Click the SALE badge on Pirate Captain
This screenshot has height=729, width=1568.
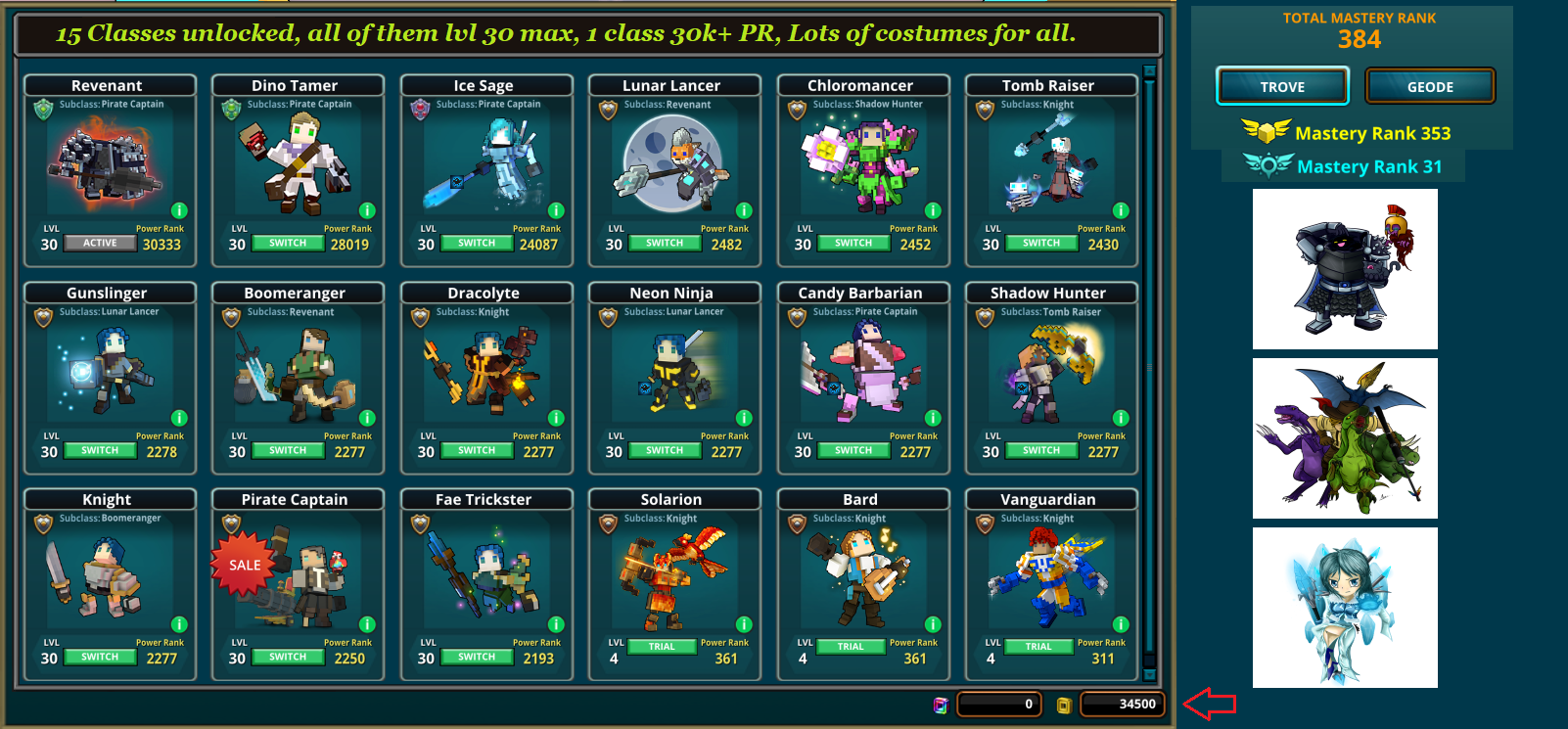coord(242,565)
